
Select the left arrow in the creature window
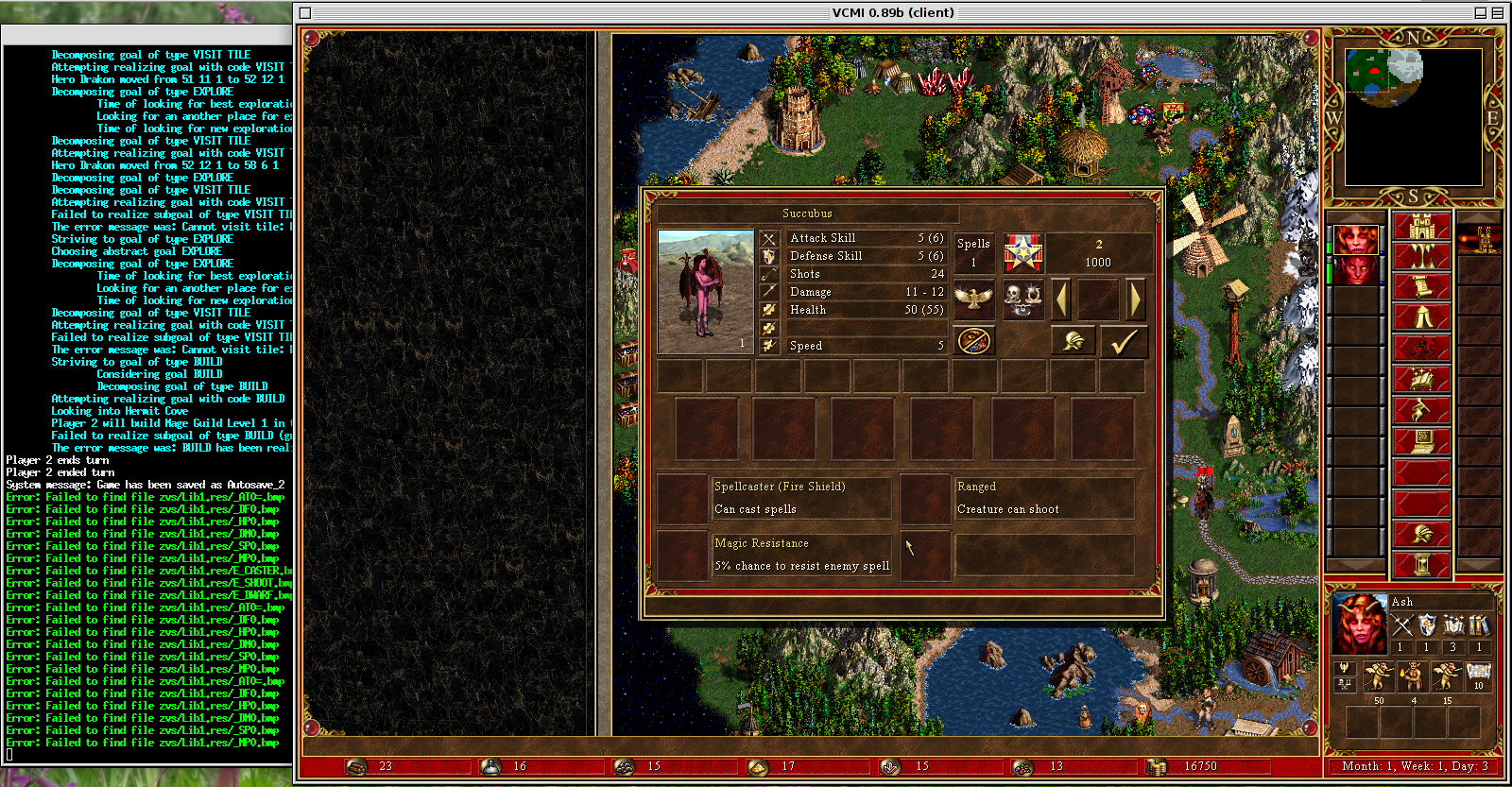[1062, 299]
